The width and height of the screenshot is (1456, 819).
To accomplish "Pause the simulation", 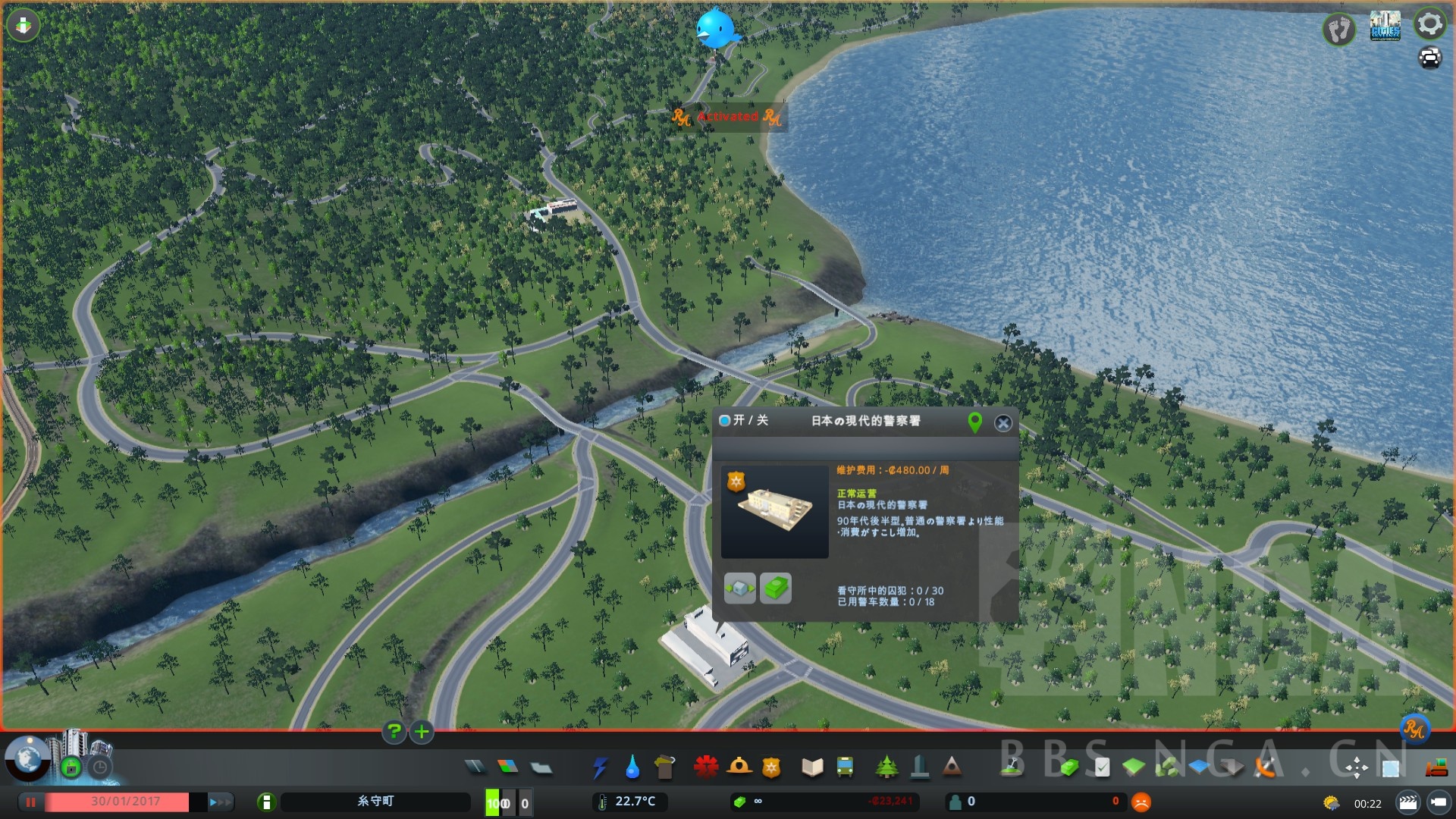I will coord(31,802).
